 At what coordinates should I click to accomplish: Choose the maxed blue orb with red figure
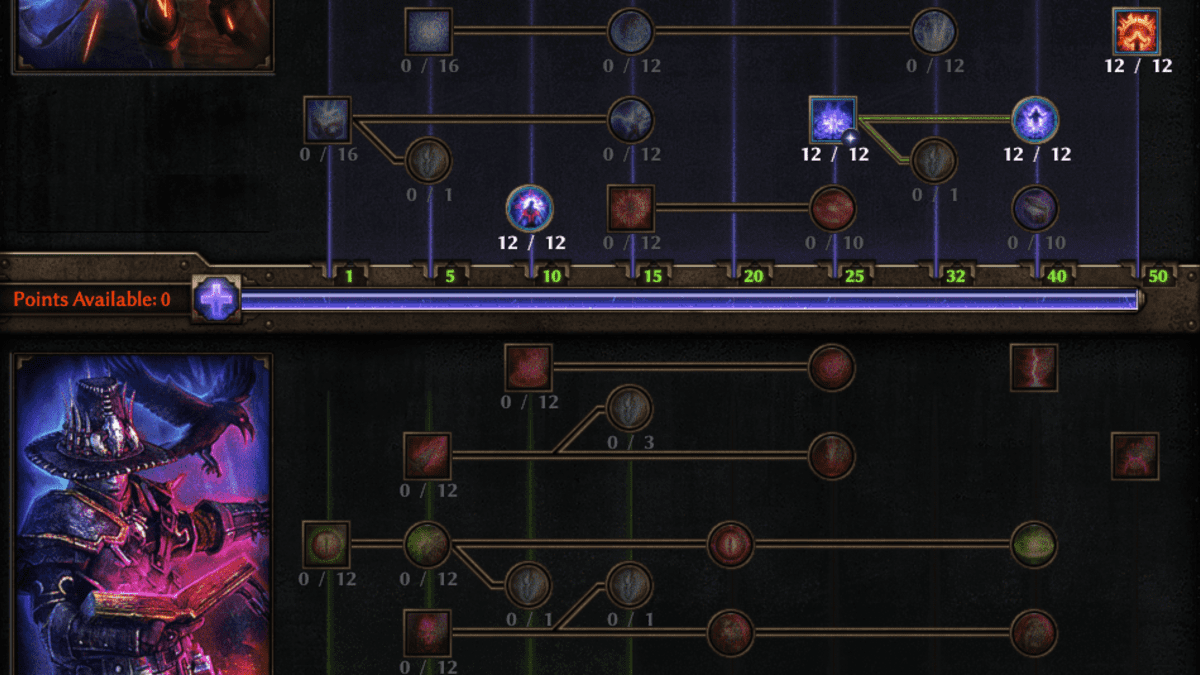[x=530, y=208]
